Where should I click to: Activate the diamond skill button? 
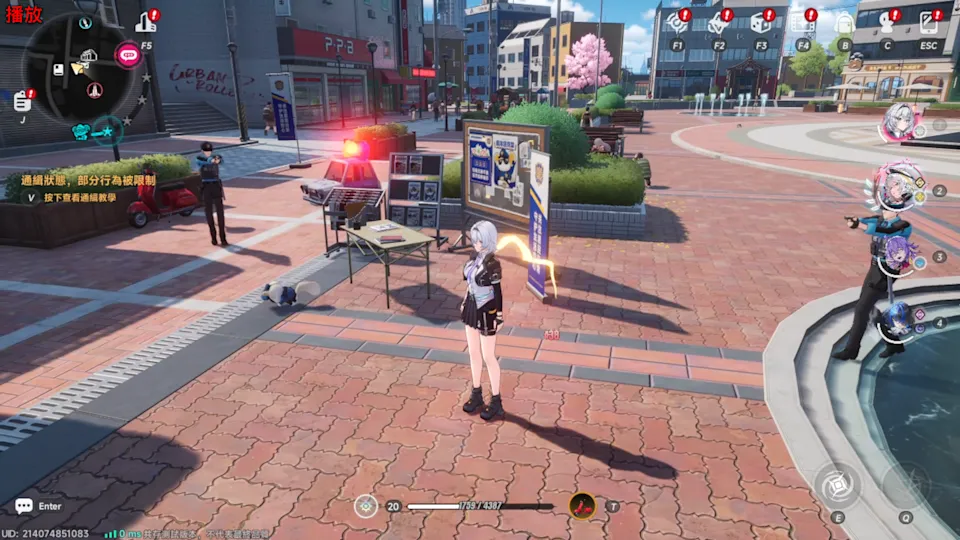[x=837, y=485]
